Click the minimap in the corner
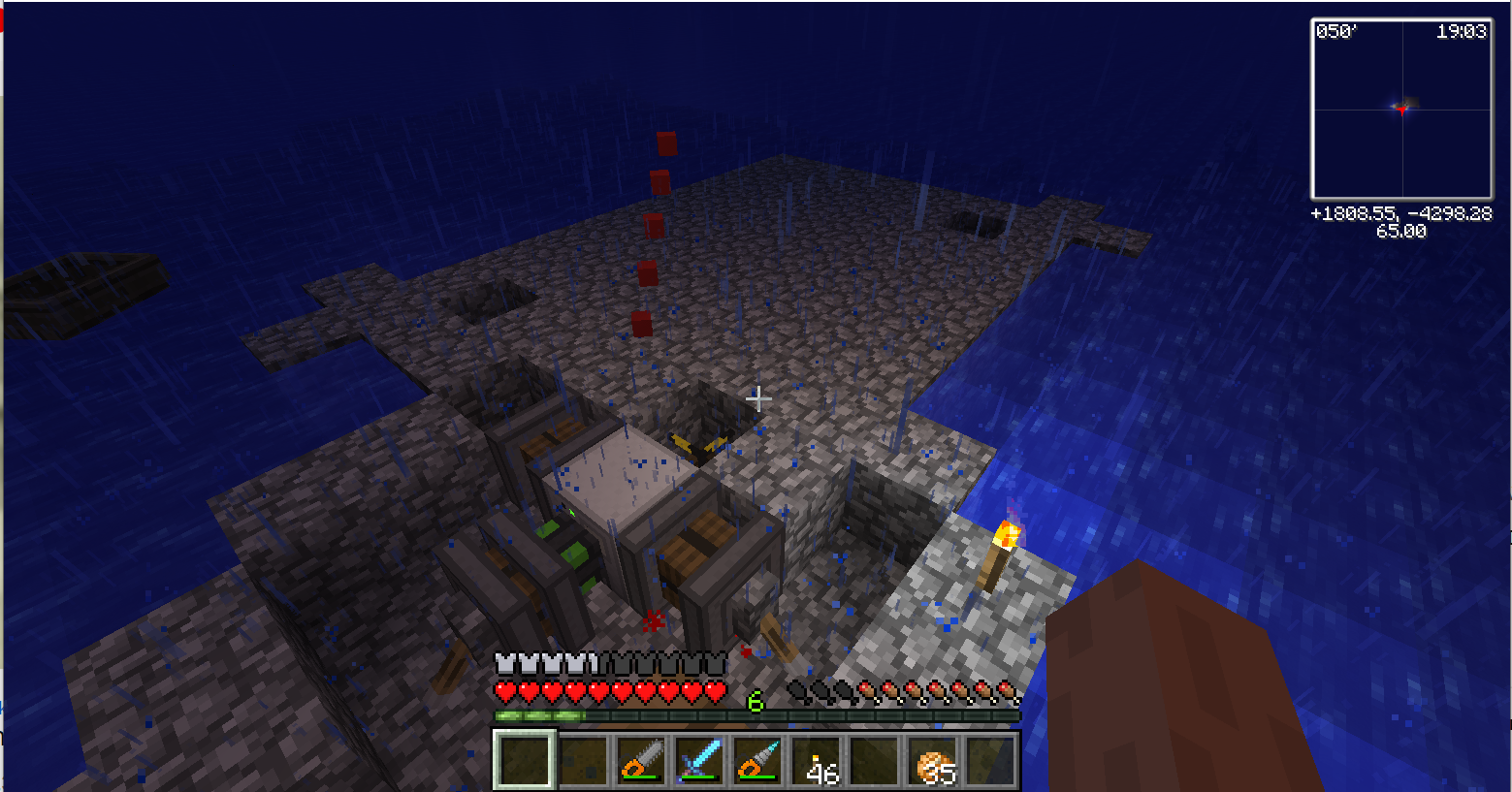This screenshot has width=1512, height=792. click(x=1401, y=109)
